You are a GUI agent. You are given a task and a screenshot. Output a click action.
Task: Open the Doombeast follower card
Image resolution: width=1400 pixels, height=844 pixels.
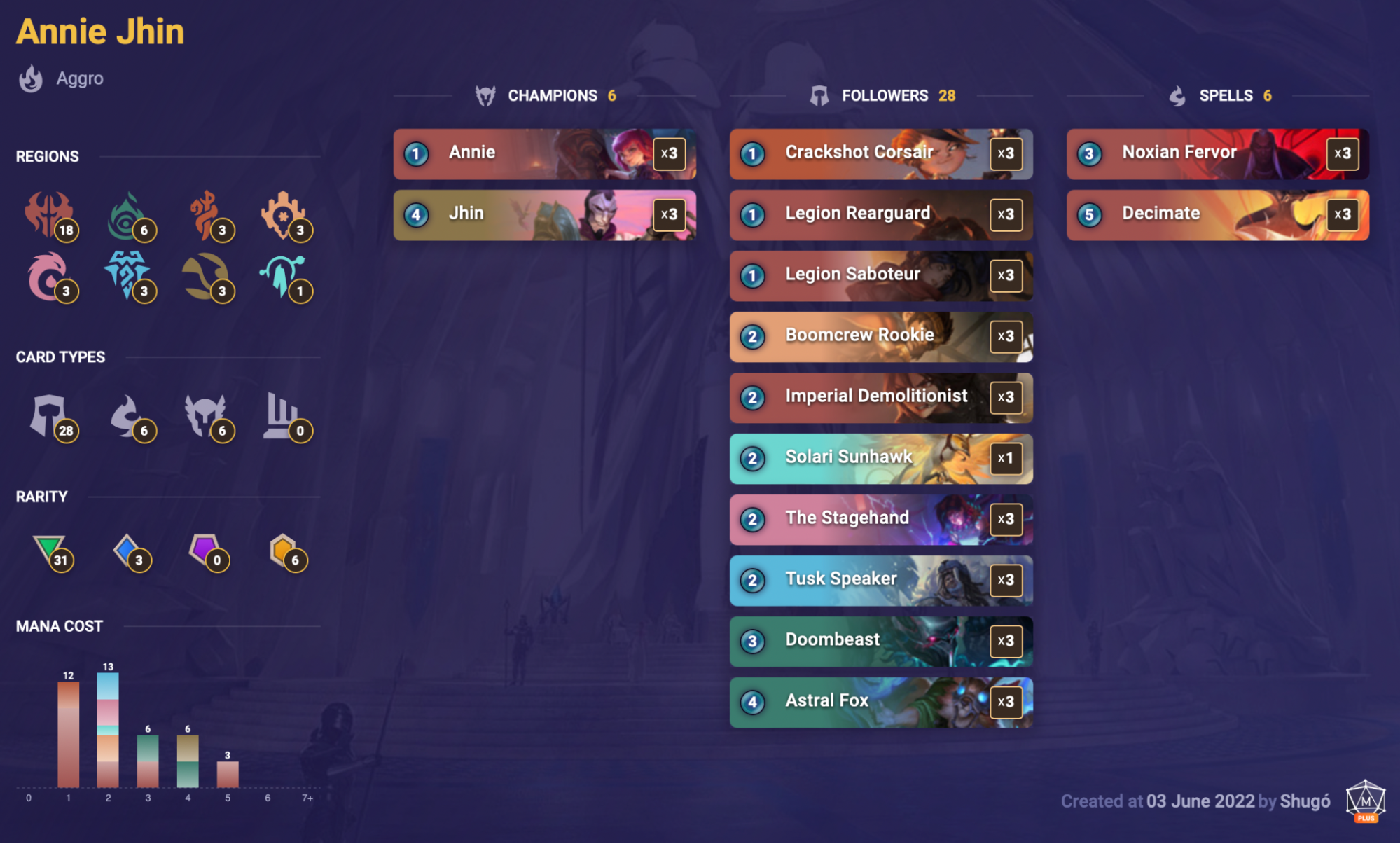[x=881, y=640]
